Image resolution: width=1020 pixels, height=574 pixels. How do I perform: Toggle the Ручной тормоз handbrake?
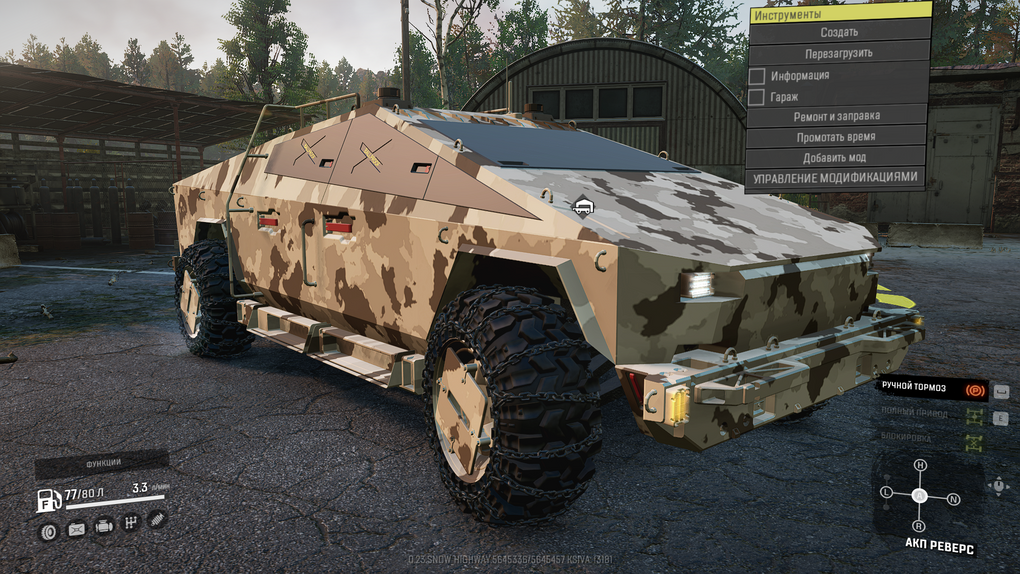click(974, 387)
